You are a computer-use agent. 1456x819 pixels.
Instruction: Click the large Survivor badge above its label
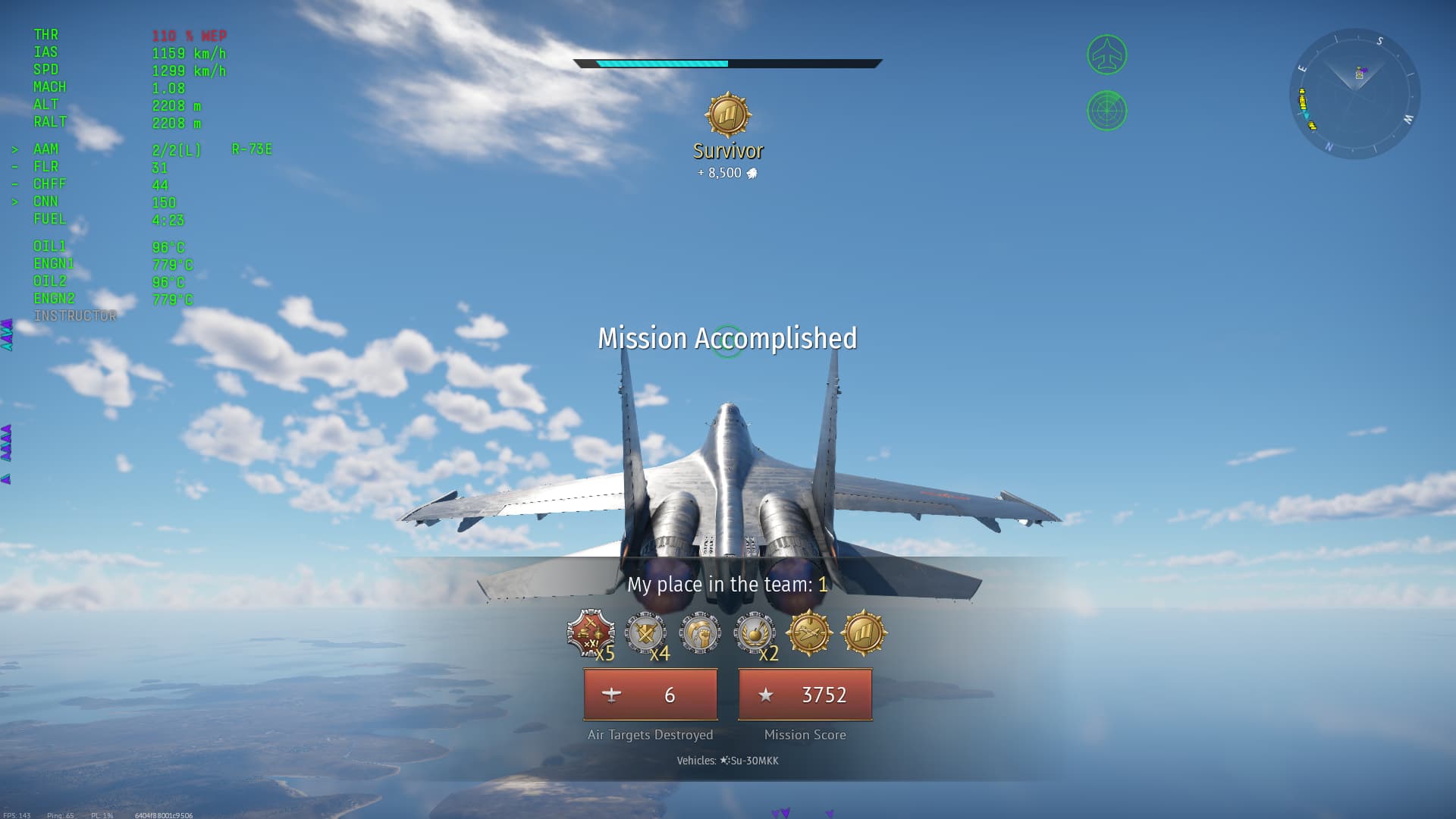click(x=728, y=115)
